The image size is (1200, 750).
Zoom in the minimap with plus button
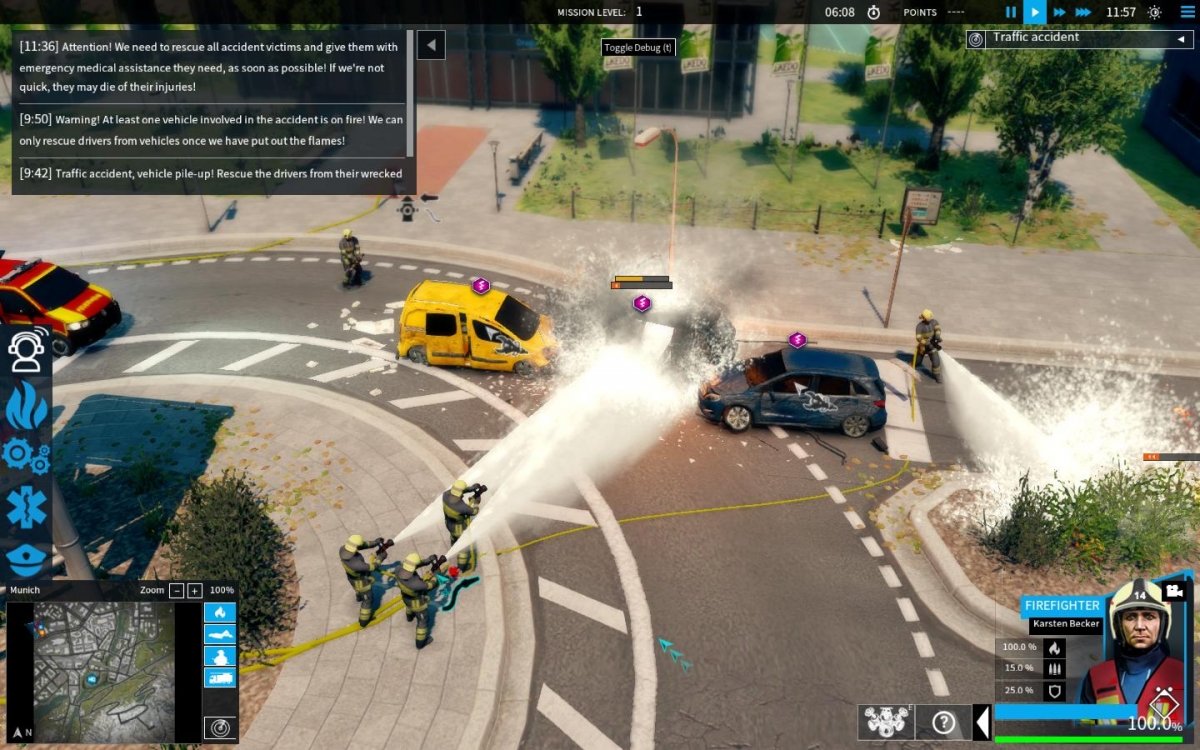(x=195, y=590)
